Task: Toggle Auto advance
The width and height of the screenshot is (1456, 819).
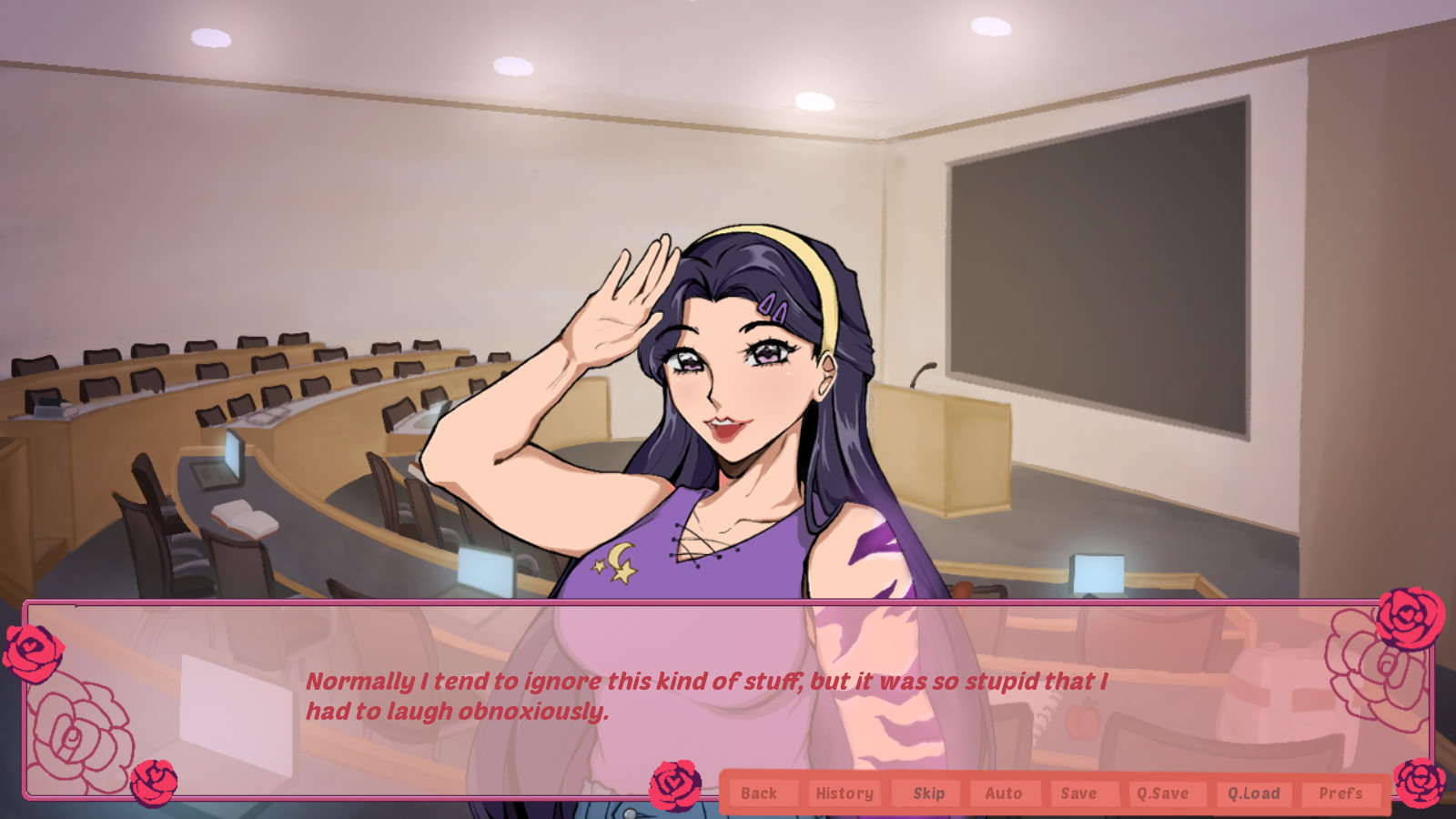Action: (1004, 794)
